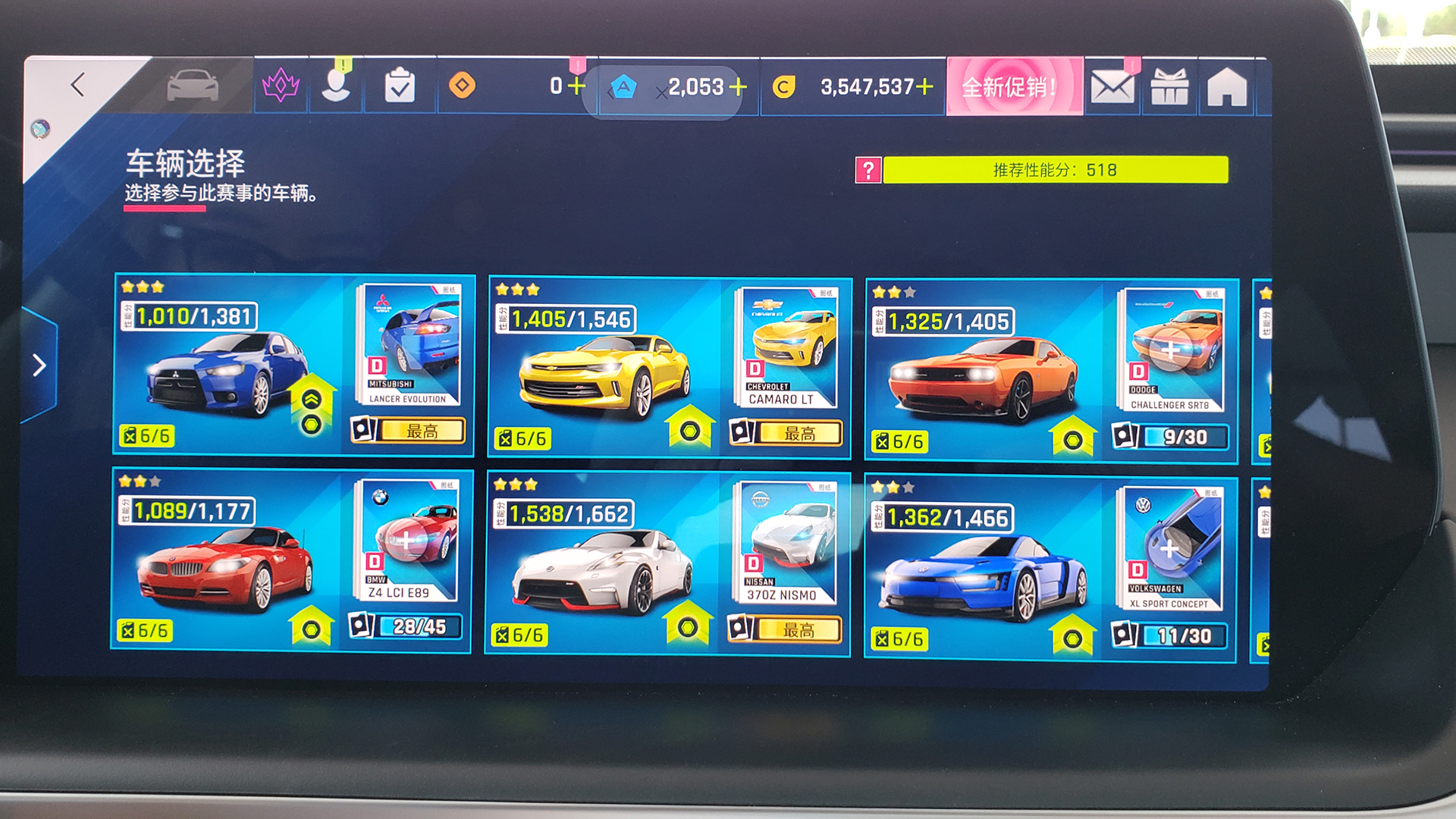
Task: Go back using the arrow button
Action: [77, 85]
